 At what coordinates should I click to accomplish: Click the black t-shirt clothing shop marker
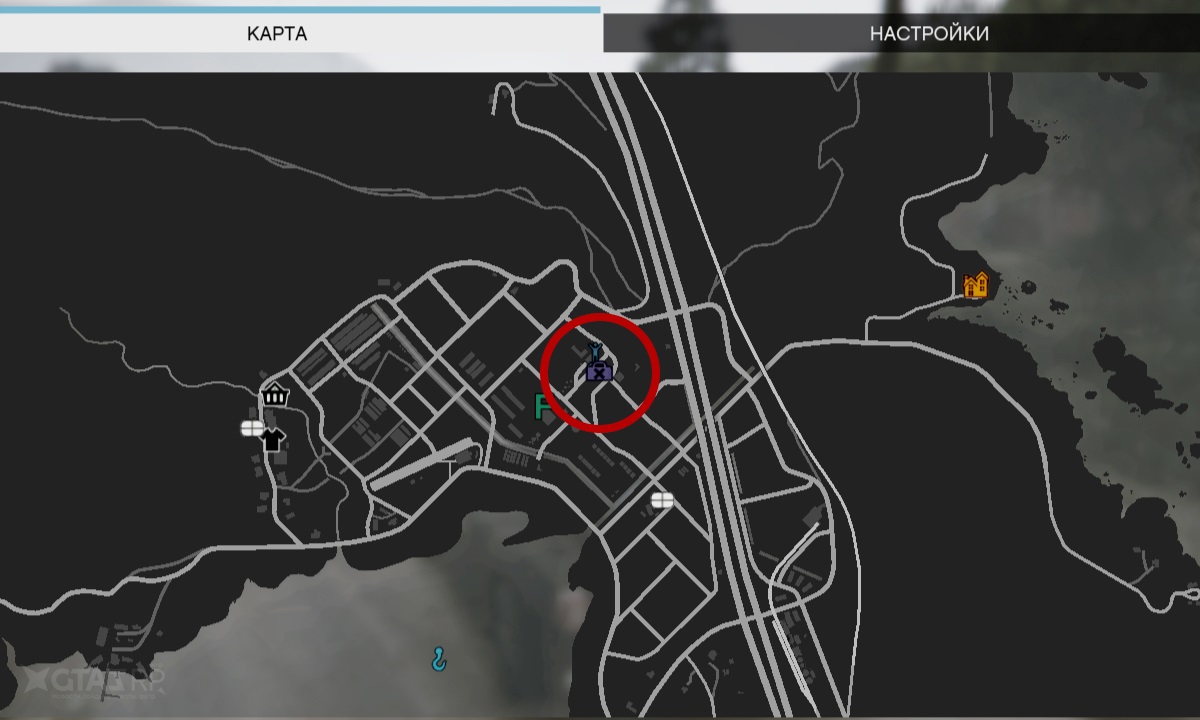pyautogui.click(x=272, y=437)
